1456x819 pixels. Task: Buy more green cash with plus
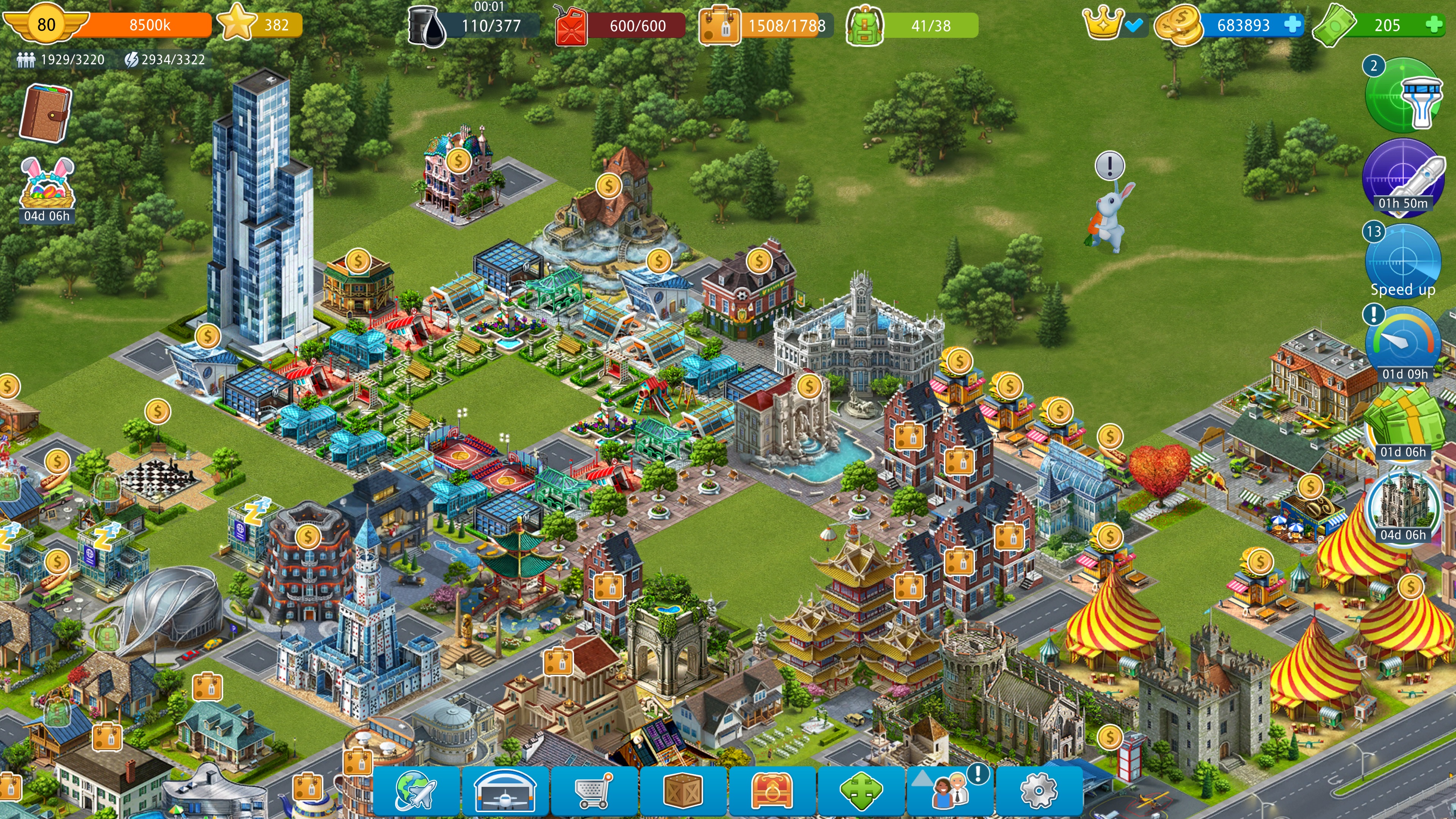pos(1433,25)
